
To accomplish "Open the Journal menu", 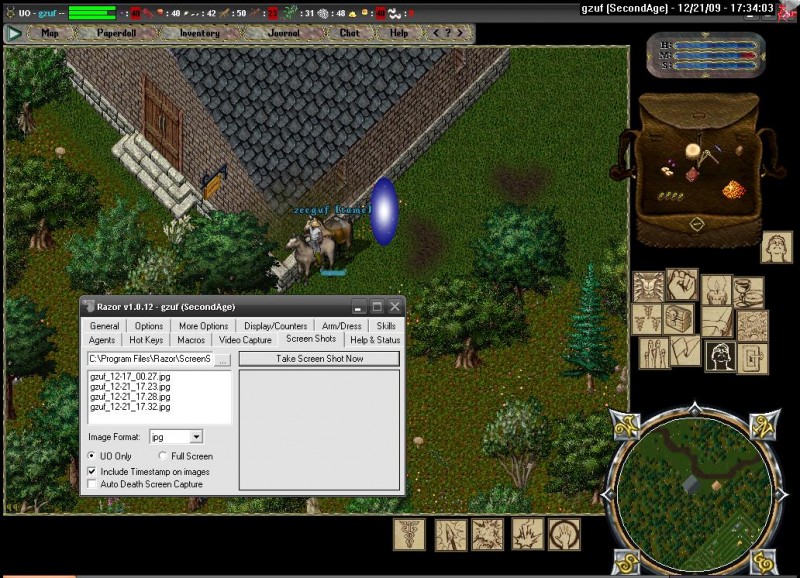I will [x=283, y=33].
